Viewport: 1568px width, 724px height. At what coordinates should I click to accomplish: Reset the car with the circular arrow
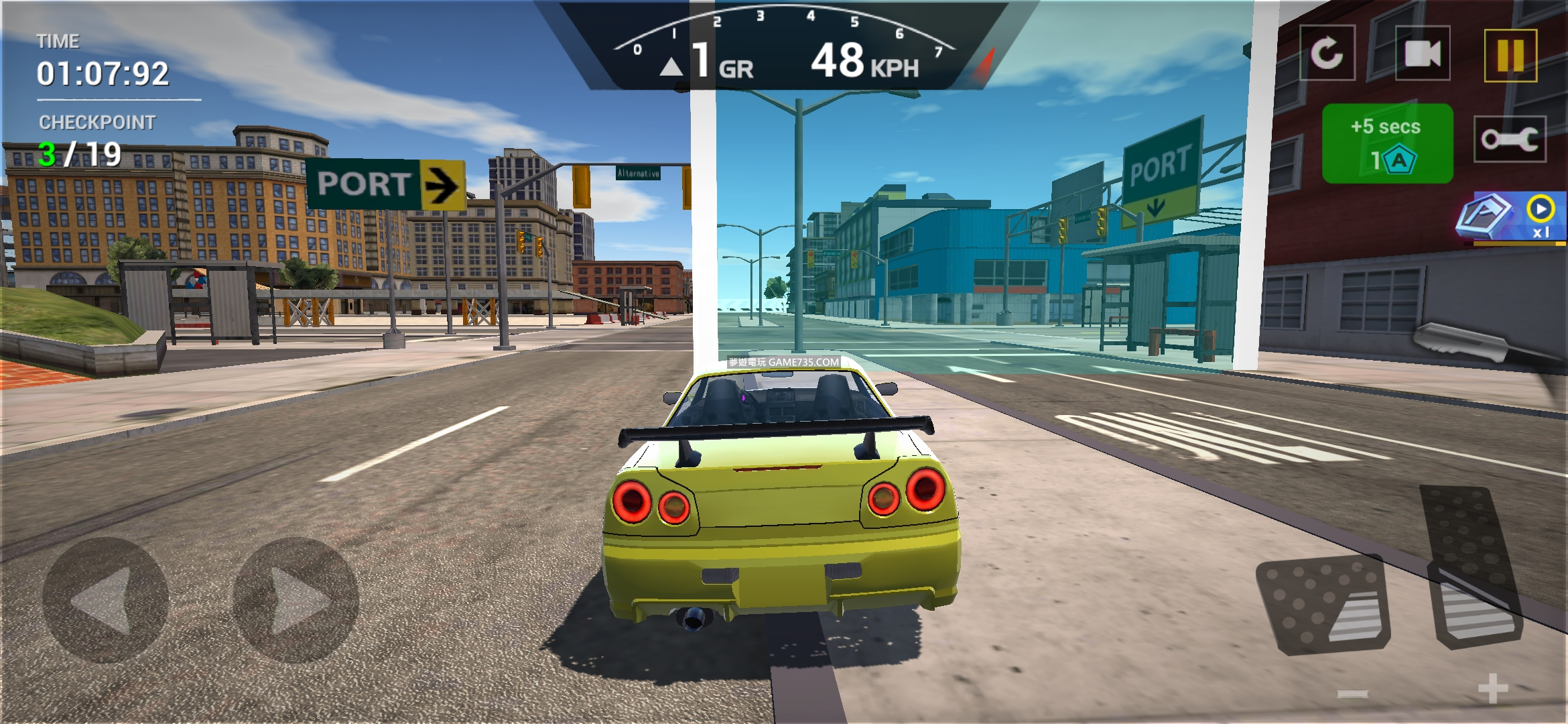[x=1327, y=53]
